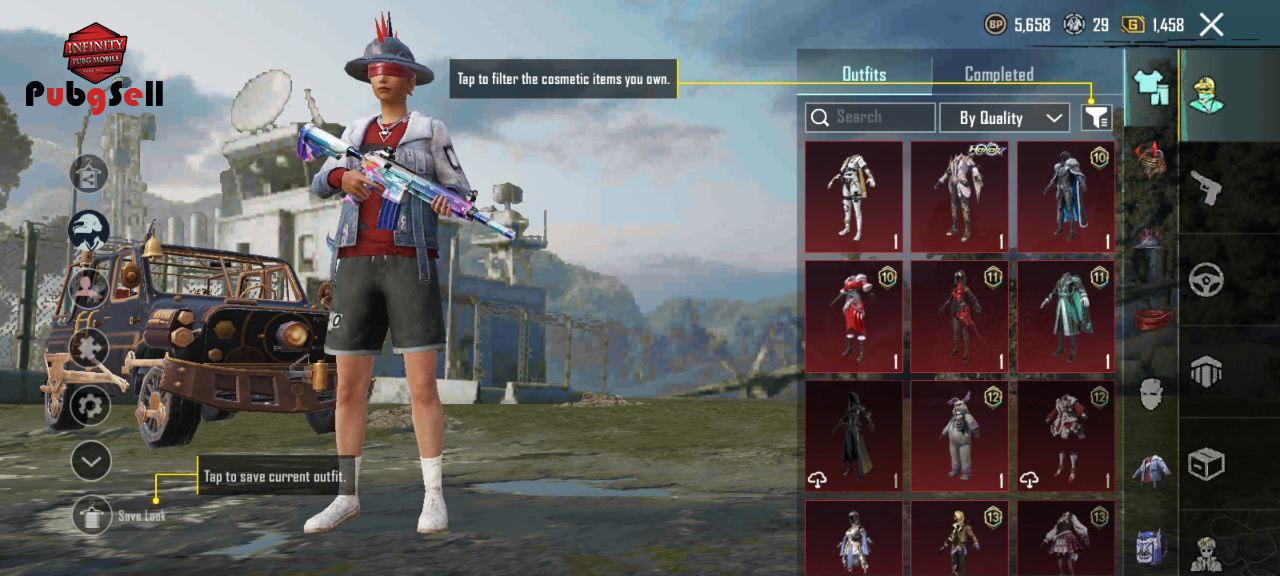This screenshot has width=1280, height=576.
Task: Choose the grey bunny costume outfit
Action: [959, 436]
